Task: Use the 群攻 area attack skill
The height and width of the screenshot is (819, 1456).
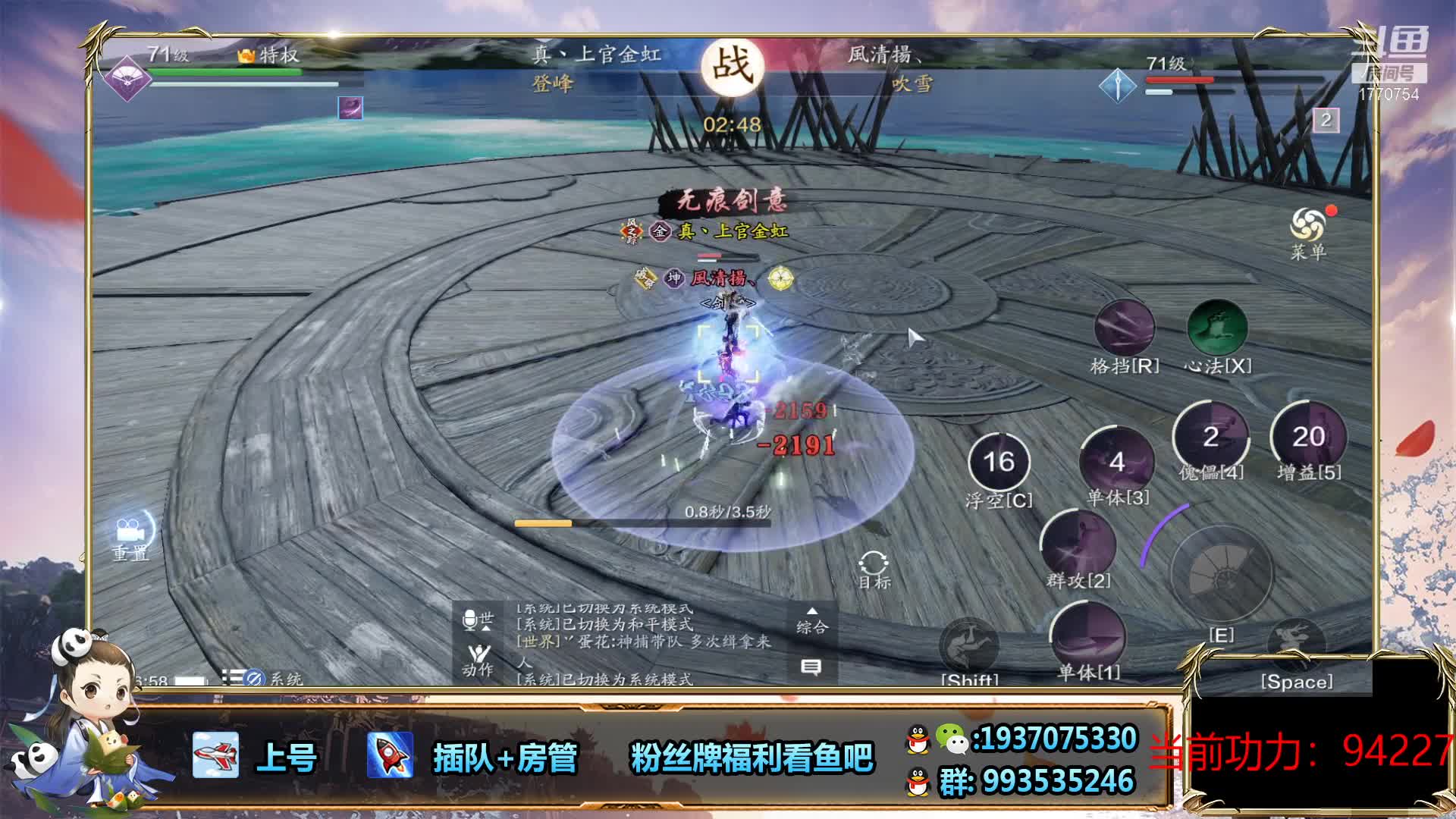Action: [x=1078, y=544]
